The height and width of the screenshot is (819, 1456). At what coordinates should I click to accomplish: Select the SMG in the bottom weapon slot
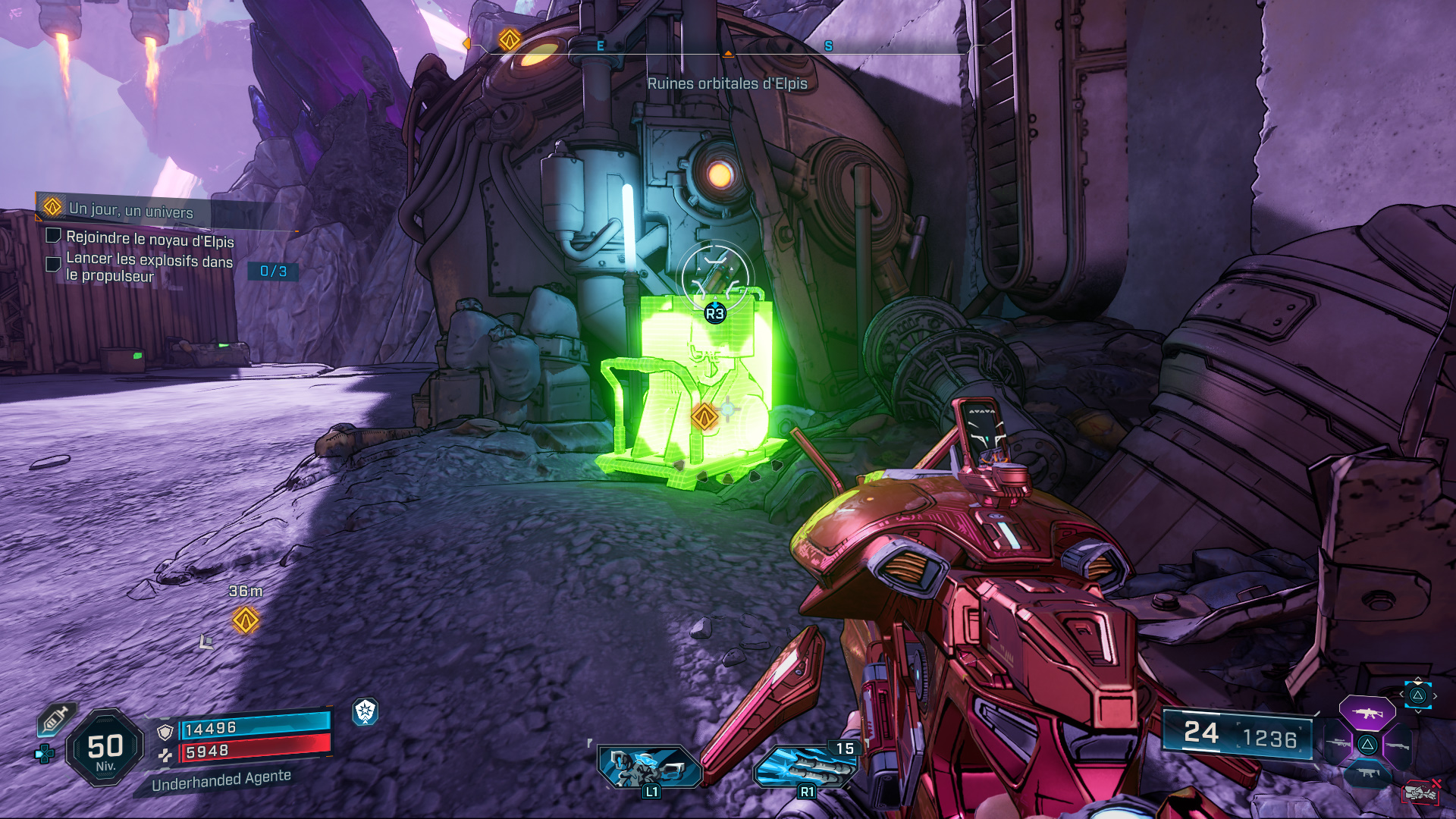(1367, 773)
